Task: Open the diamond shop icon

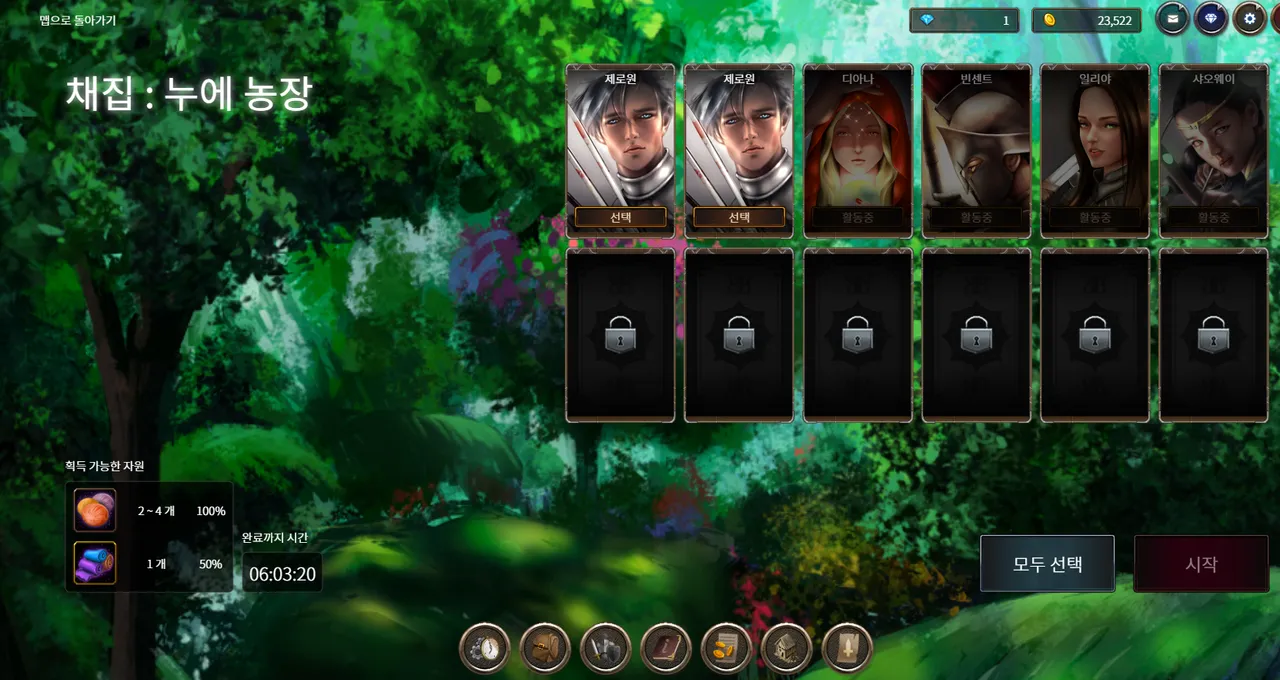Action: point(1211,19)
